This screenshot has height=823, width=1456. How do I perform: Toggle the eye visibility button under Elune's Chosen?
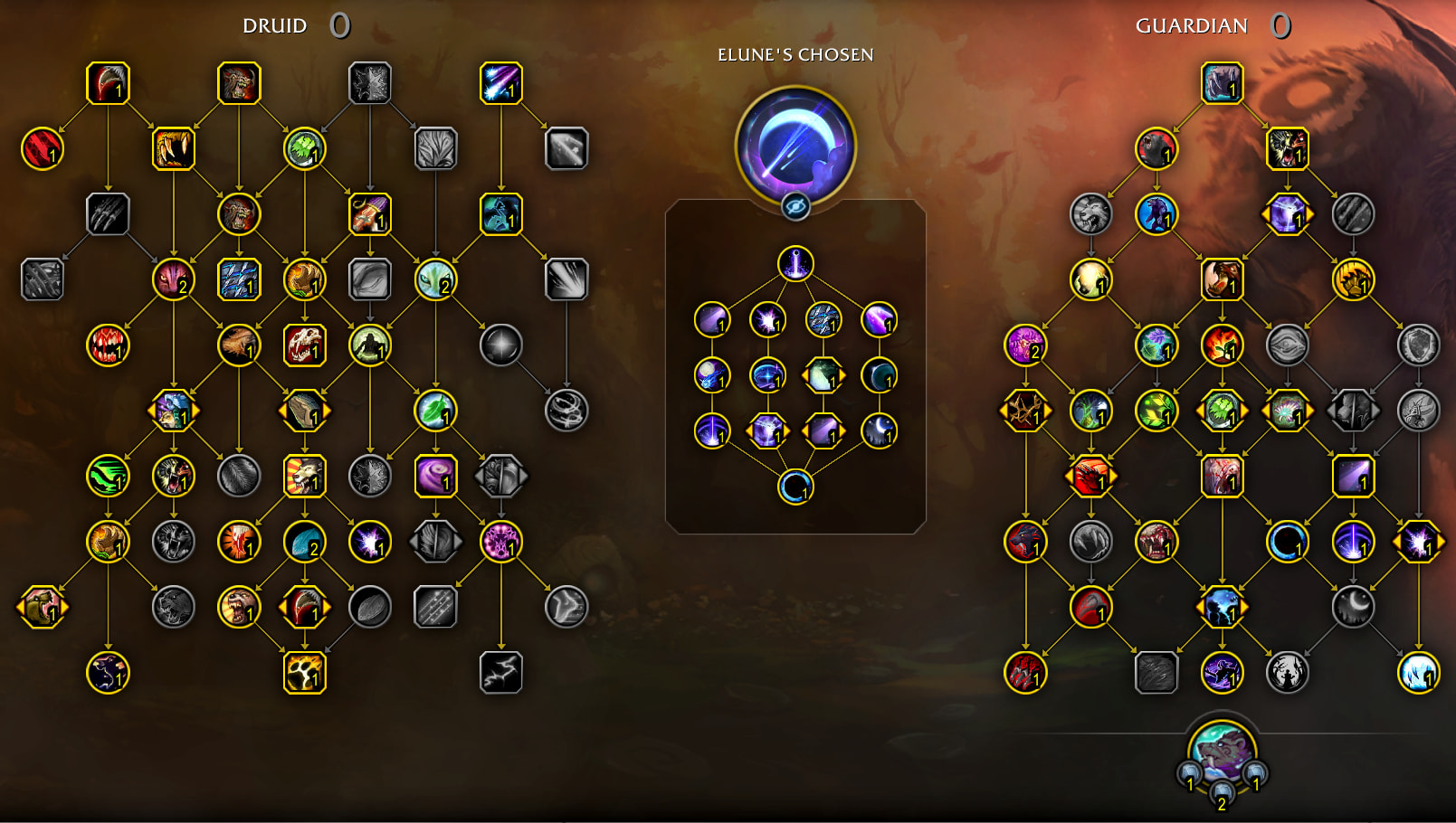point(795,207)
